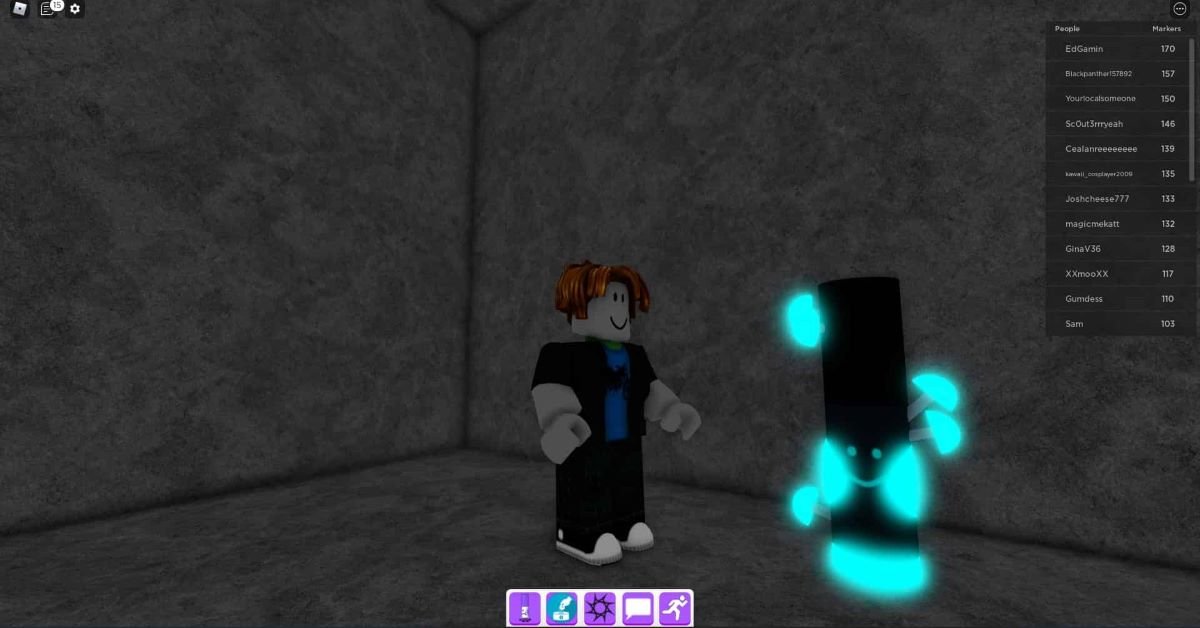
Task: Select EdGamin in the player list
Action: (x=1084, y=49)
